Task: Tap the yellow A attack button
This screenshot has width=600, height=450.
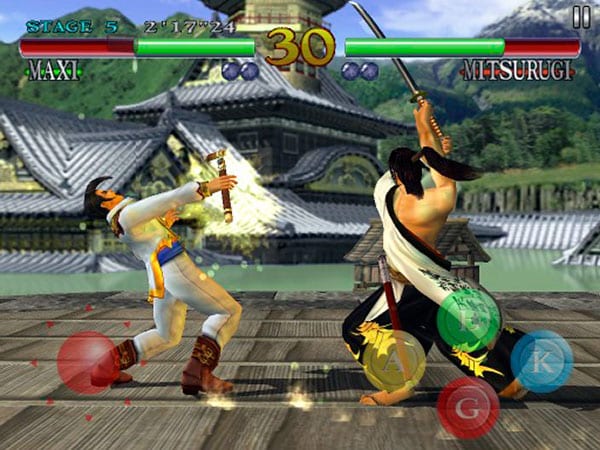Action: (x=393, y=361)
